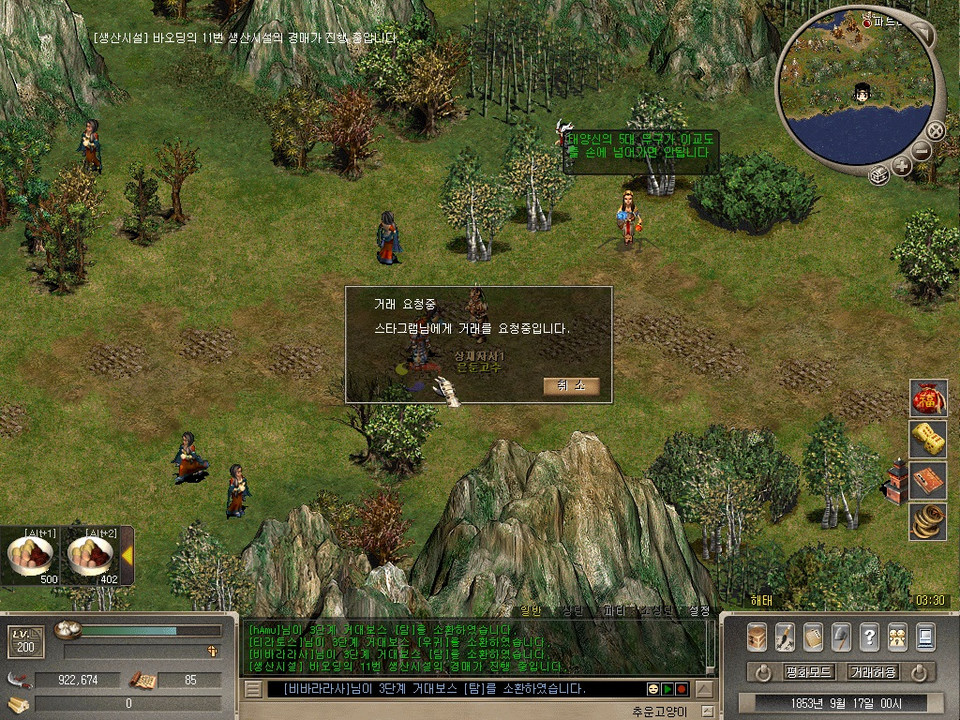Image resolution: width=960 pixels, height=720 pixels.
Task: Collapse the quick slot bar with yellow arrow
Action: click(x=127, y=555)
